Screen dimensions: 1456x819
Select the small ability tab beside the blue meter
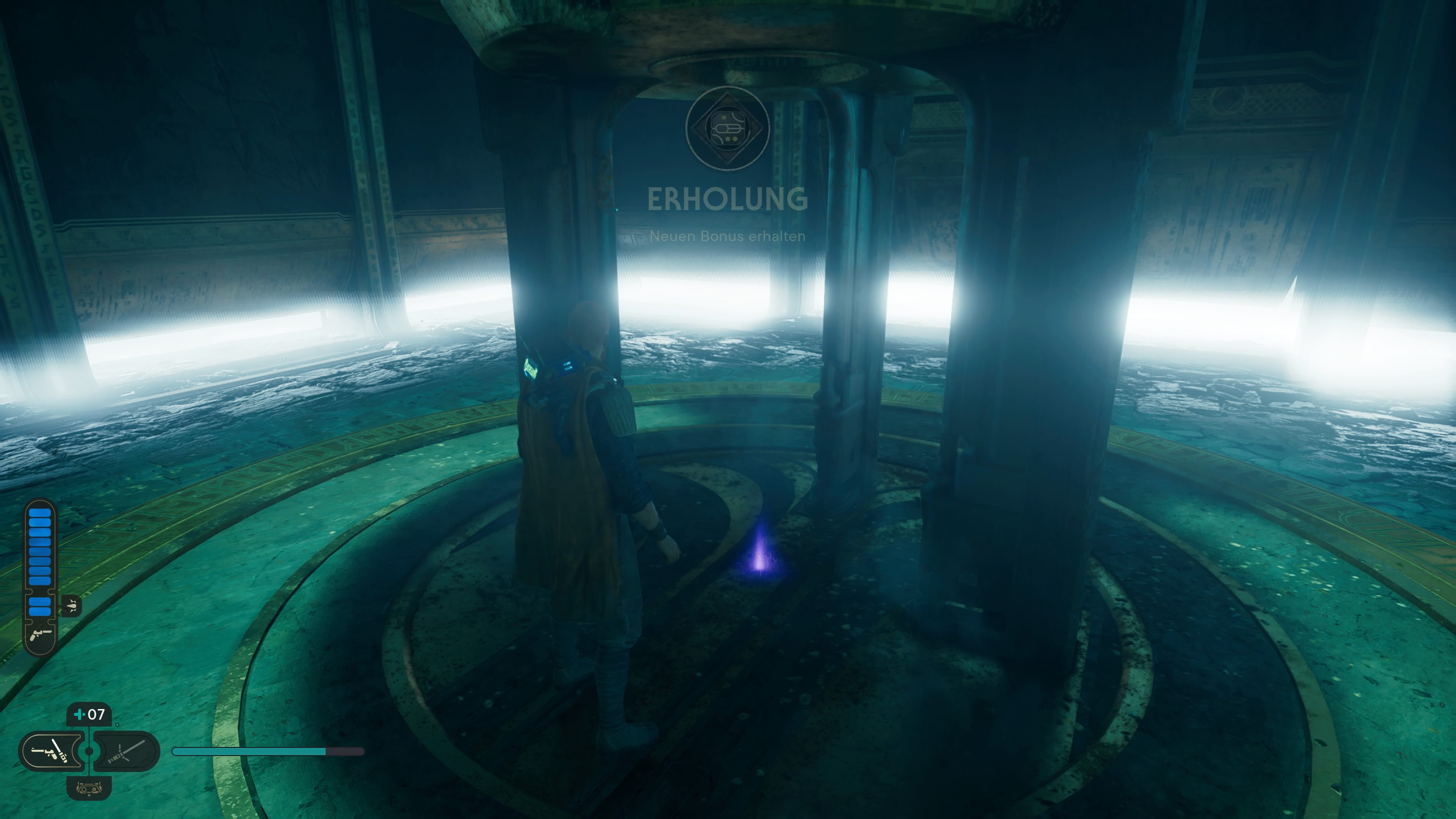[72, 606]
